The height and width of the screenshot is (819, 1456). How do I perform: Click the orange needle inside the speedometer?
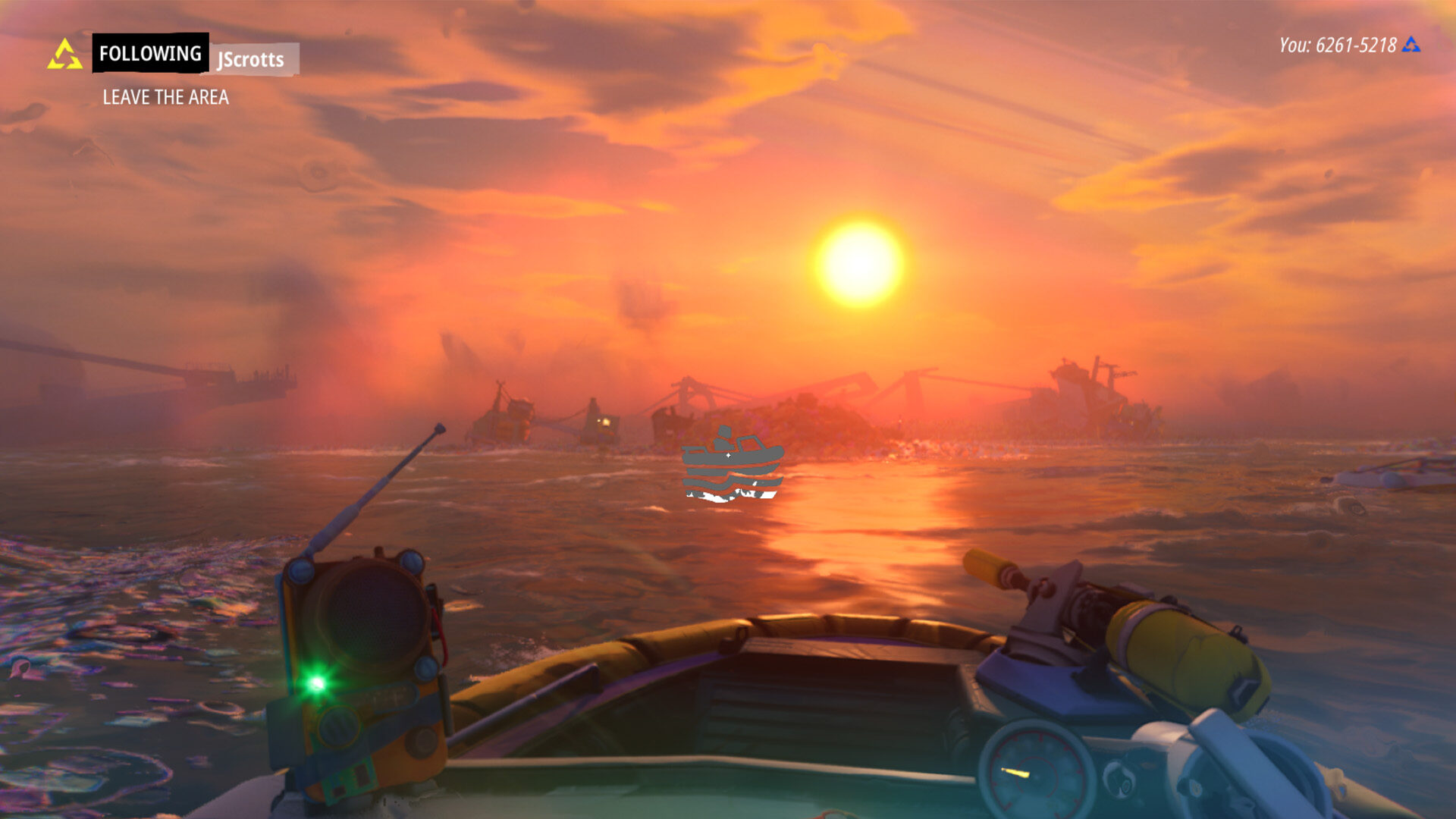tap(1016, 773)
